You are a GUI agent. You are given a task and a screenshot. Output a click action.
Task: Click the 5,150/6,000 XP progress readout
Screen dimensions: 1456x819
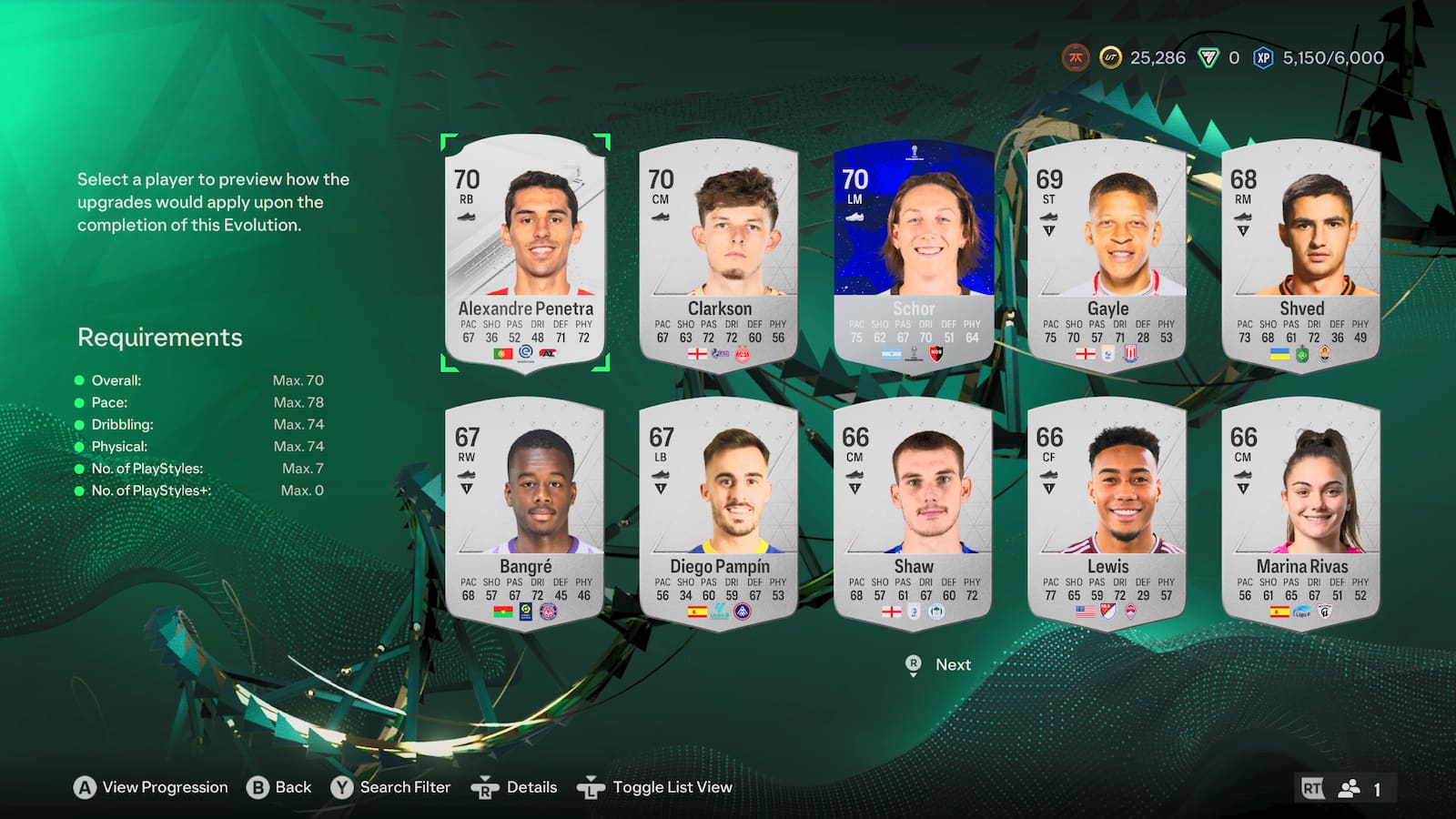tap(1332, 57)
